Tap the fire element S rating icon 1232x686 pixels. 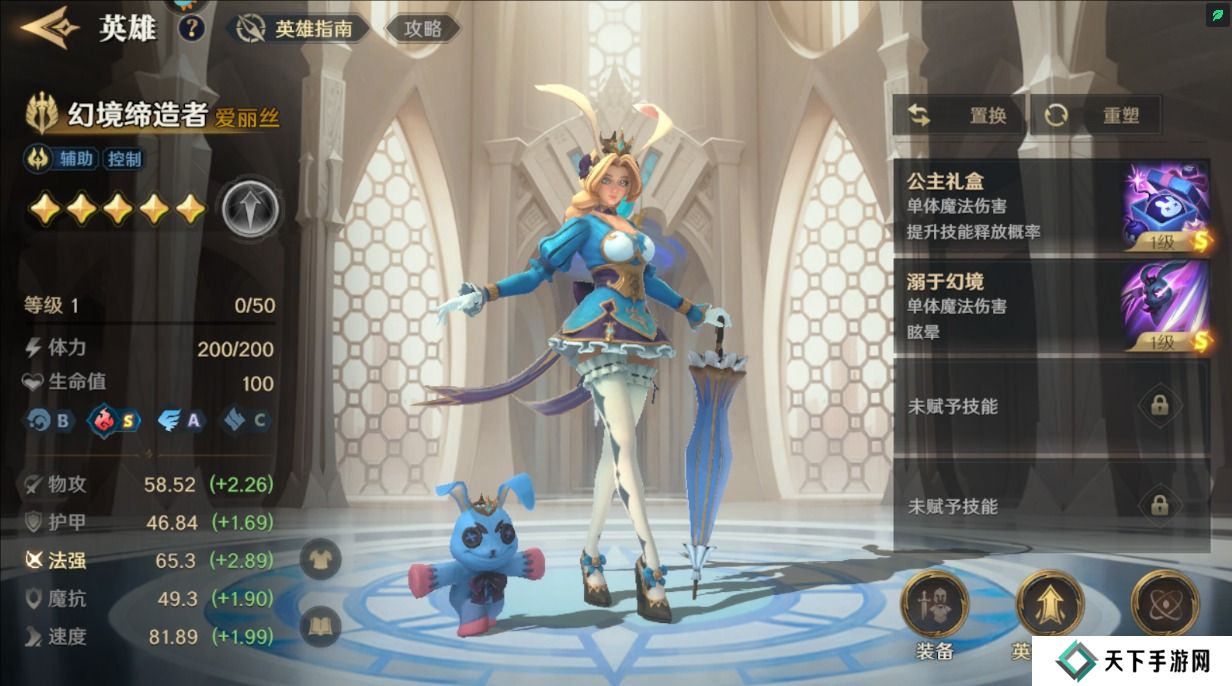(x=115, y=420)
